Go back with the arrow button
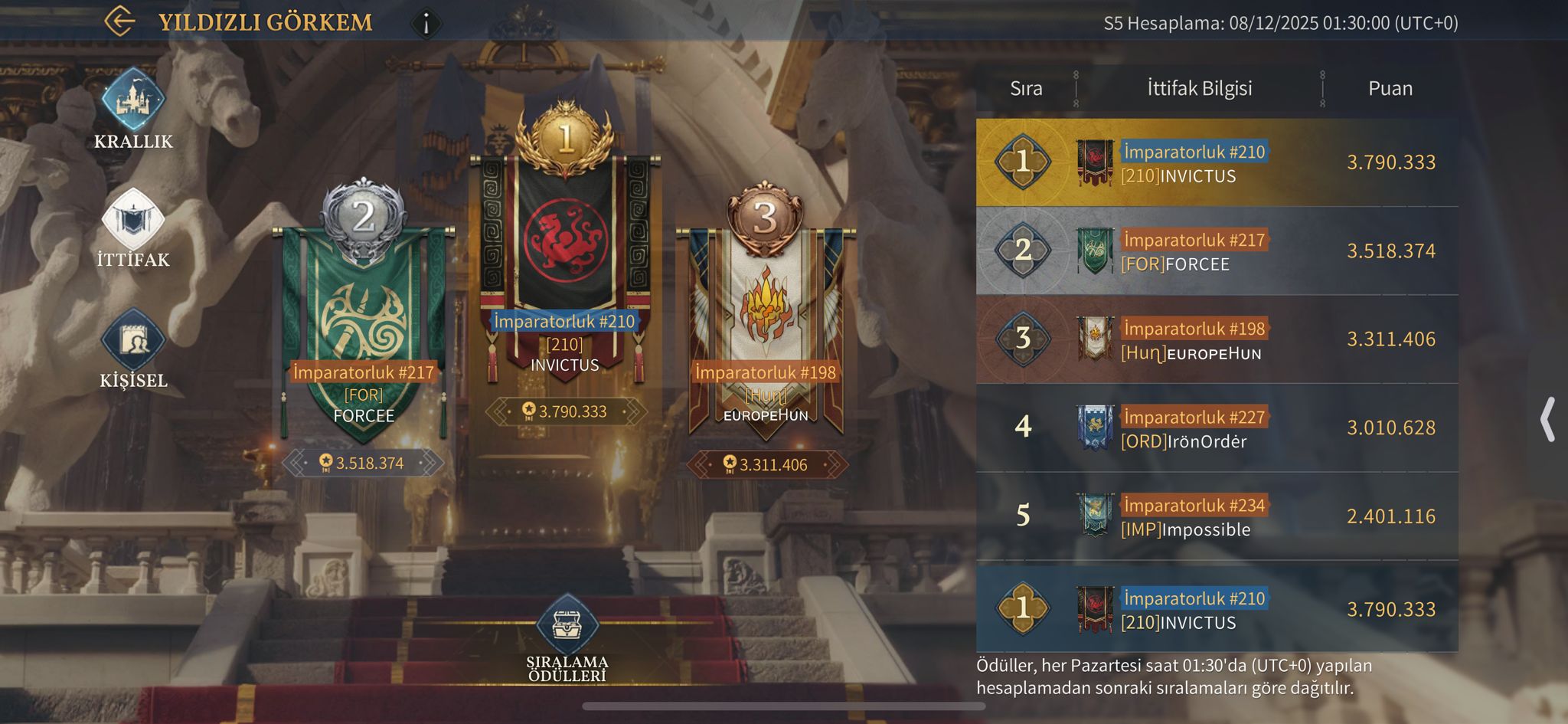Image resolution: width=1568 pixels, height=724 pixels. (x=119, y=21)
